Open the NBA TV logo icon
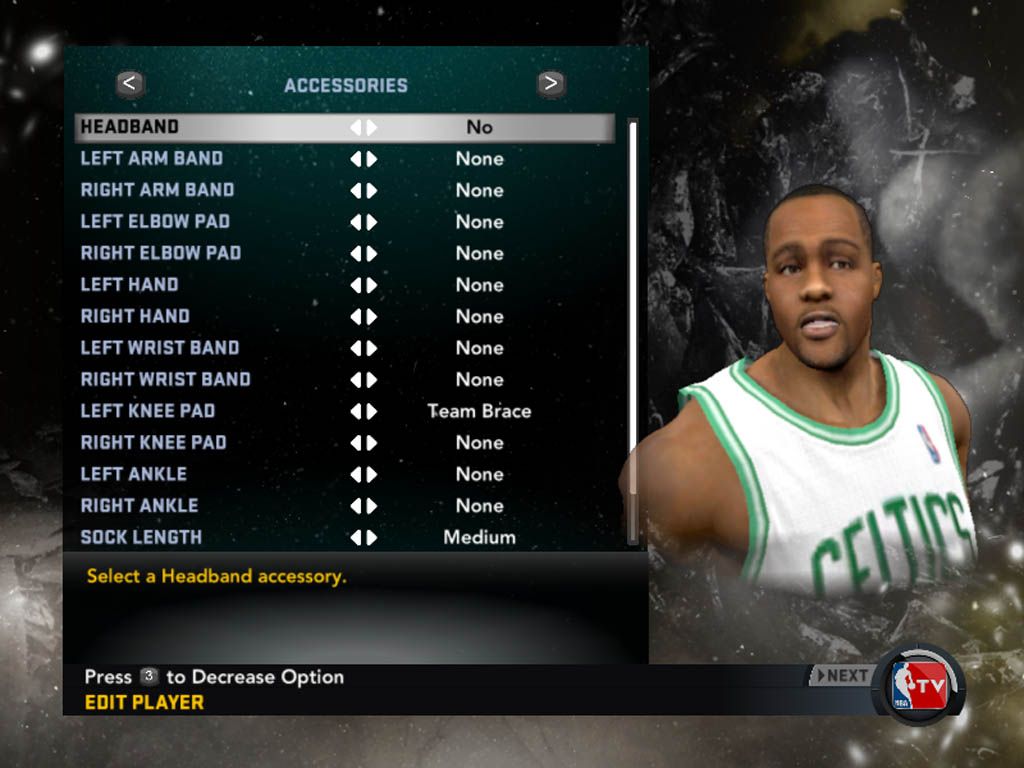 (x=919, y=686)
